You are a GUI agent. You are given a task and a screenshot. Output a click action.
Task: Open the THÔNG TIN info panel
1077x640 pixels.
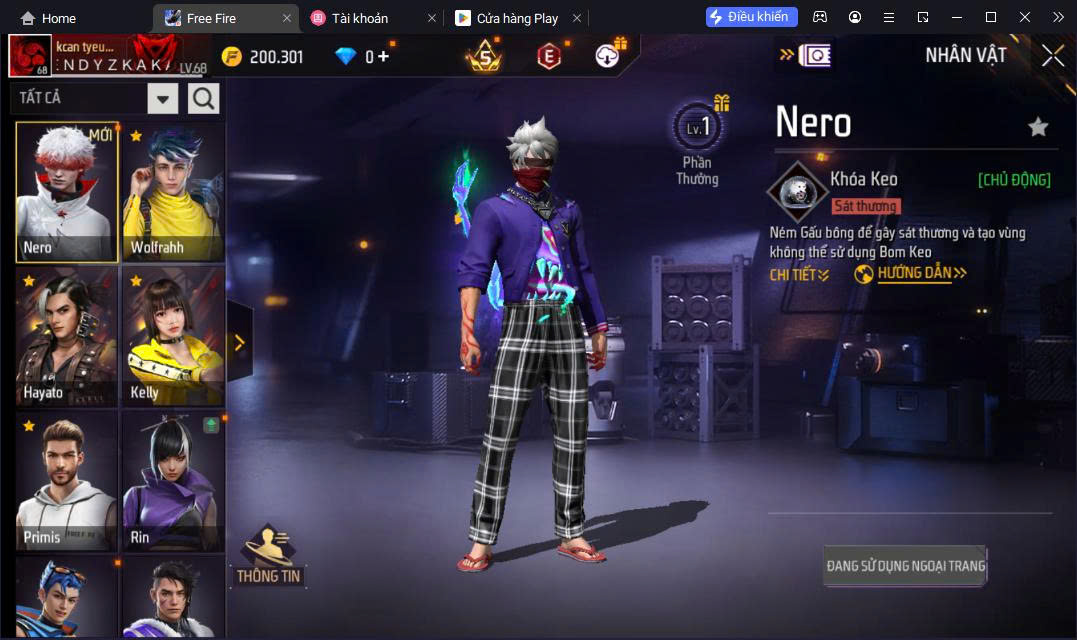coord(268,556)
